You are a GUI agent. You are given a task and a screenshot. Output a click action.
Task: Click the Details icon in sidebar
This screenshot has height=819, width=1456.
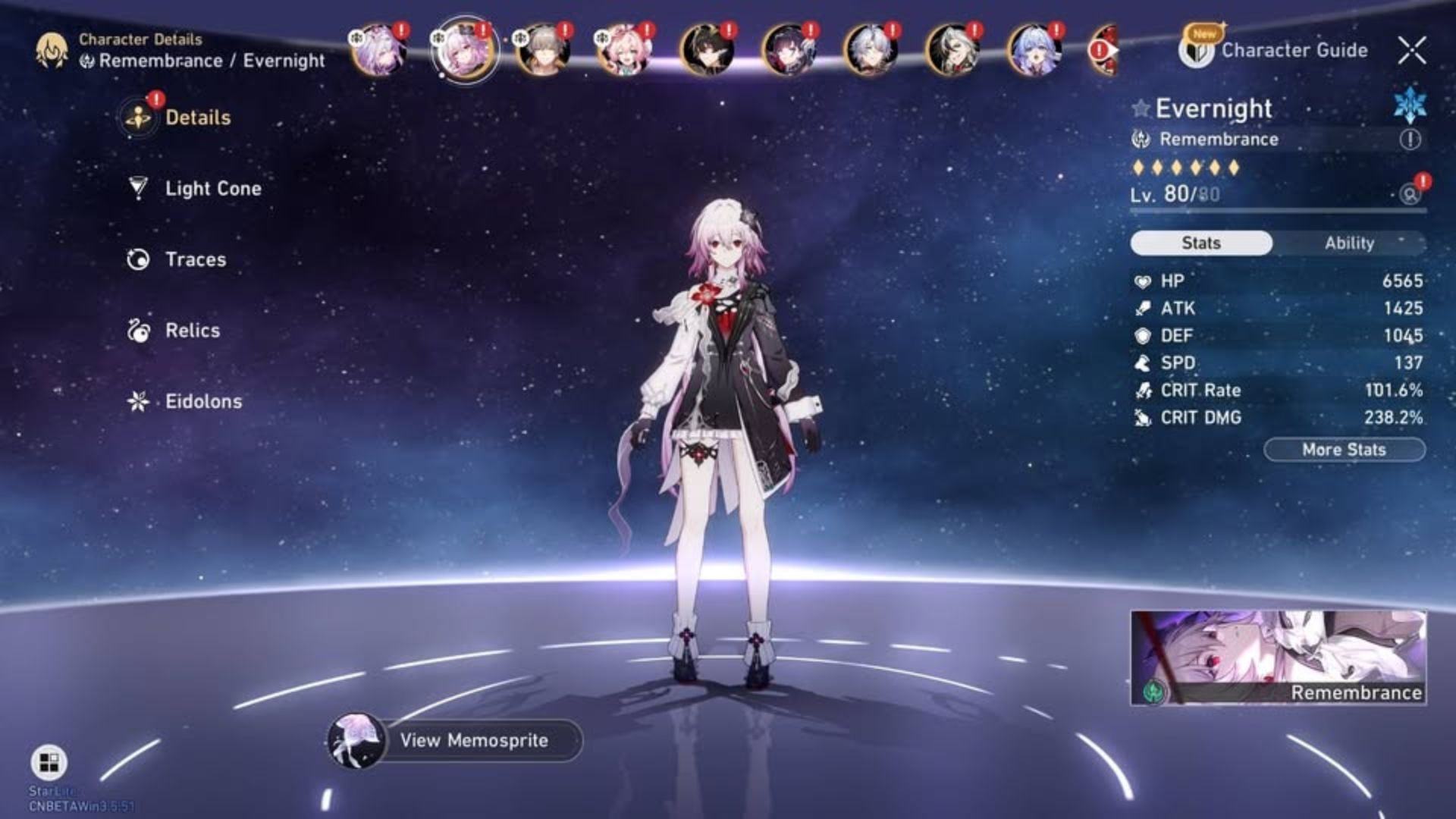tap(136, 117)
